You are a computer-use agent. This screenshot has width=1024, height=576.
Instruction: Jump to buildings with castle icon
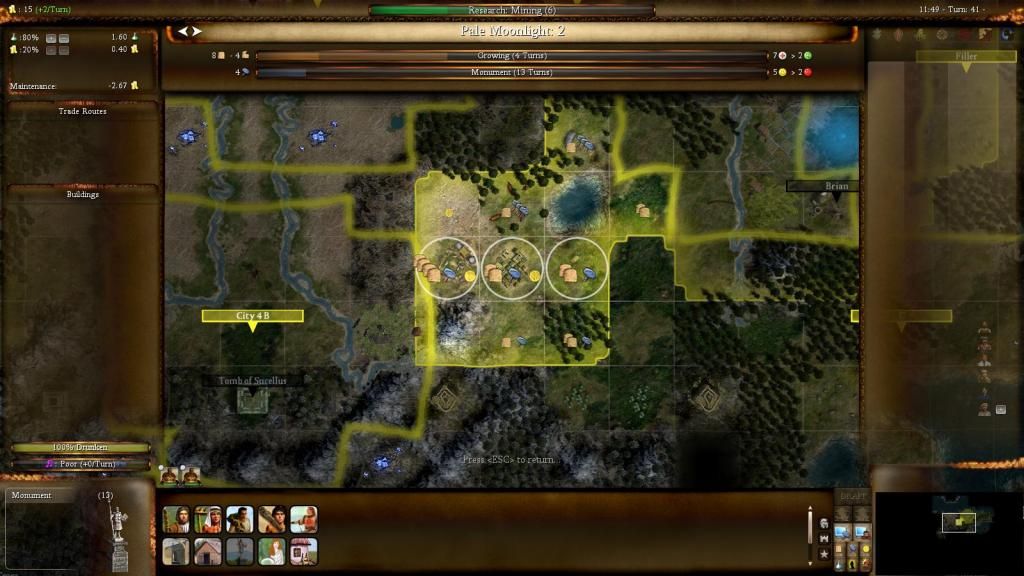click(823, 538)
